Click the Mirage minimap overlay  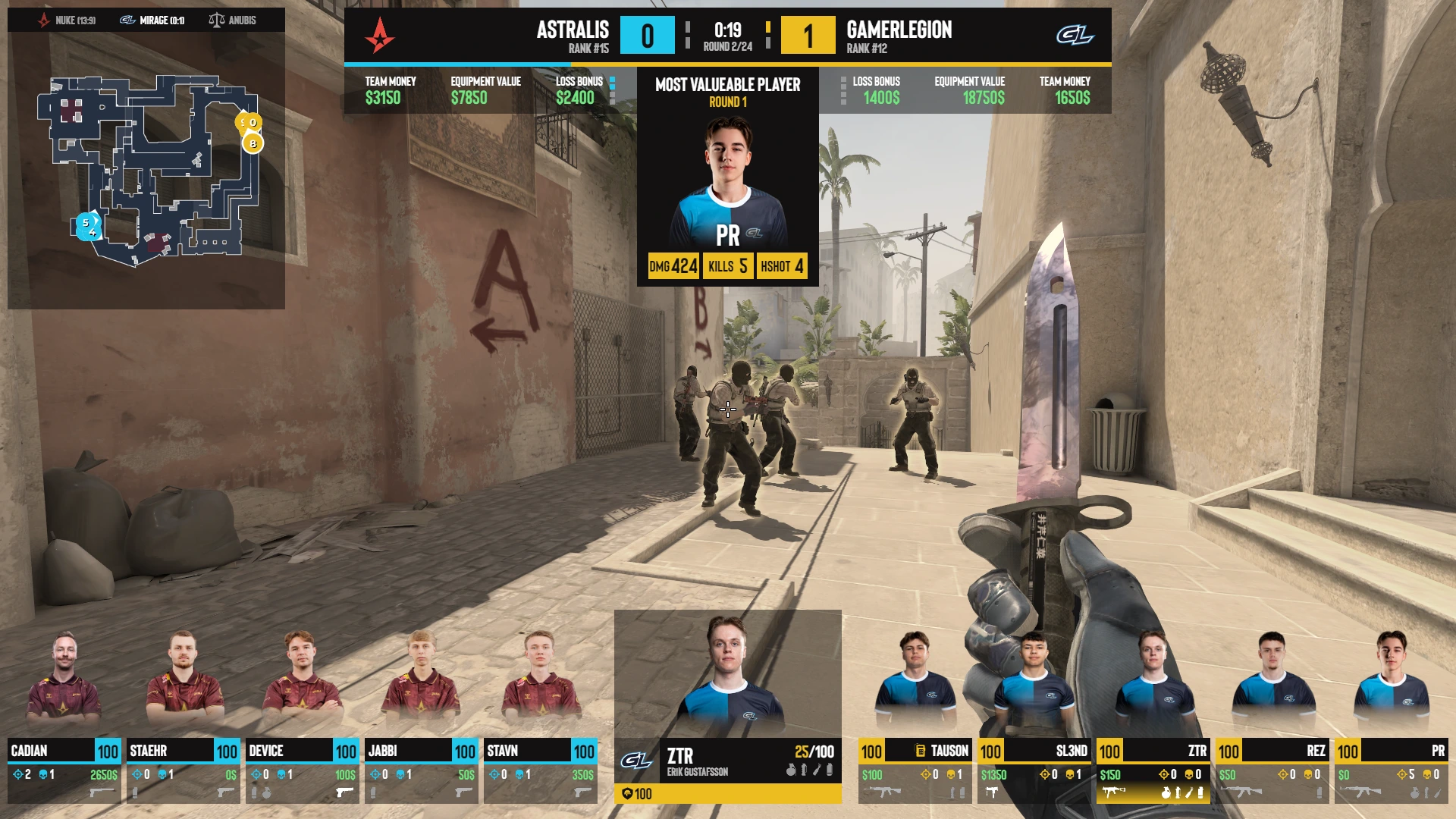(x=146, y=171)
